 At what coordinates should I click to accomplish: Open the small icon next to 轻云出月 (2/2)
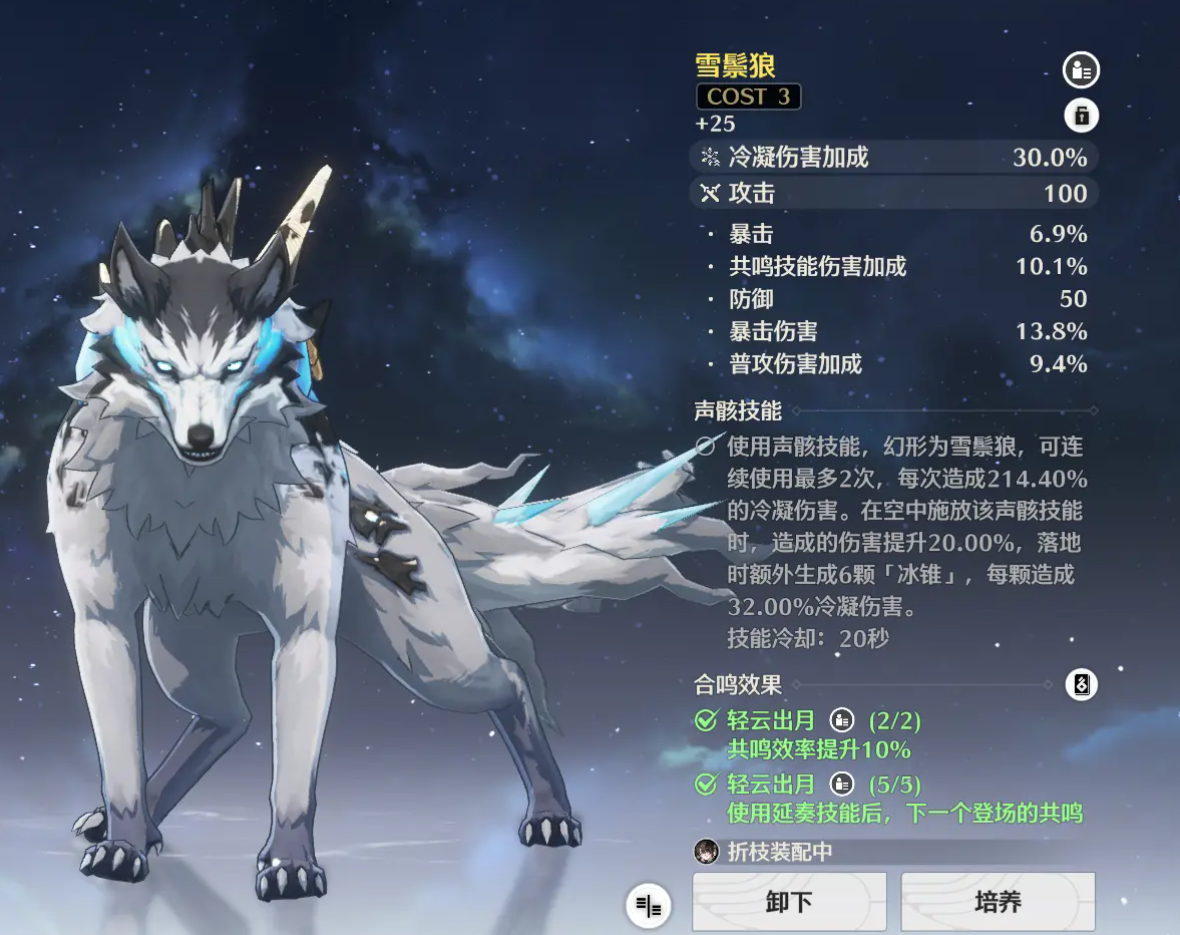(x=842, y=719)
